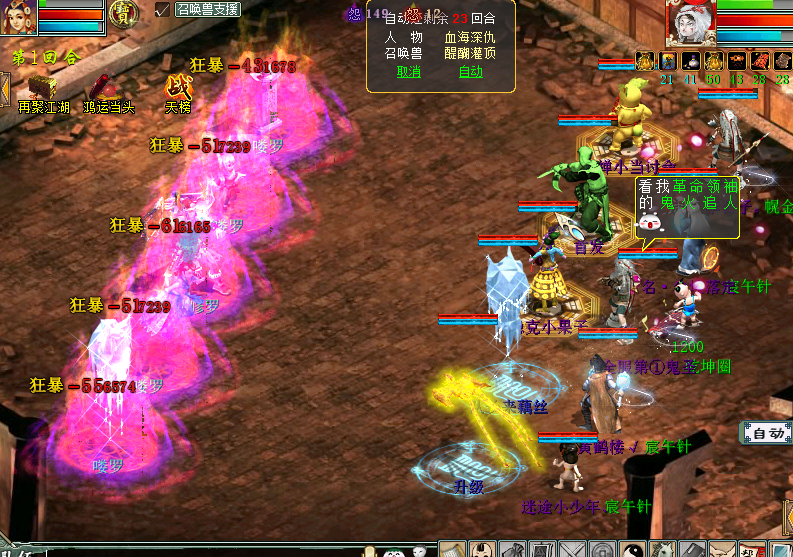Expand the left-edge arrow panel tab
The height and width of the screenshot is (557, 793).
[4, 88]
